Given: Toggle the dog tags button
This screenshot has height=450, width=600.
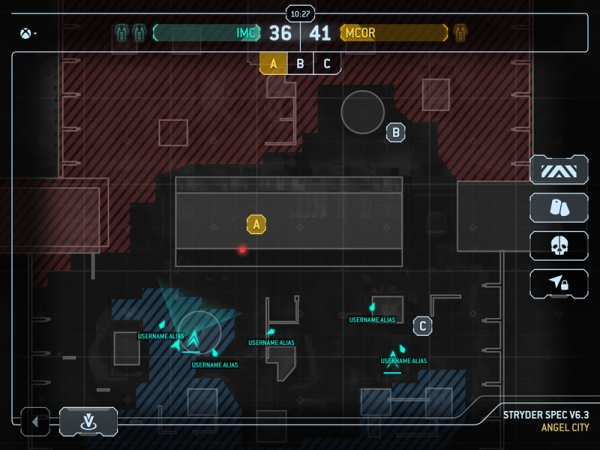Looking at the screenshot, I should tap(559, 207).
